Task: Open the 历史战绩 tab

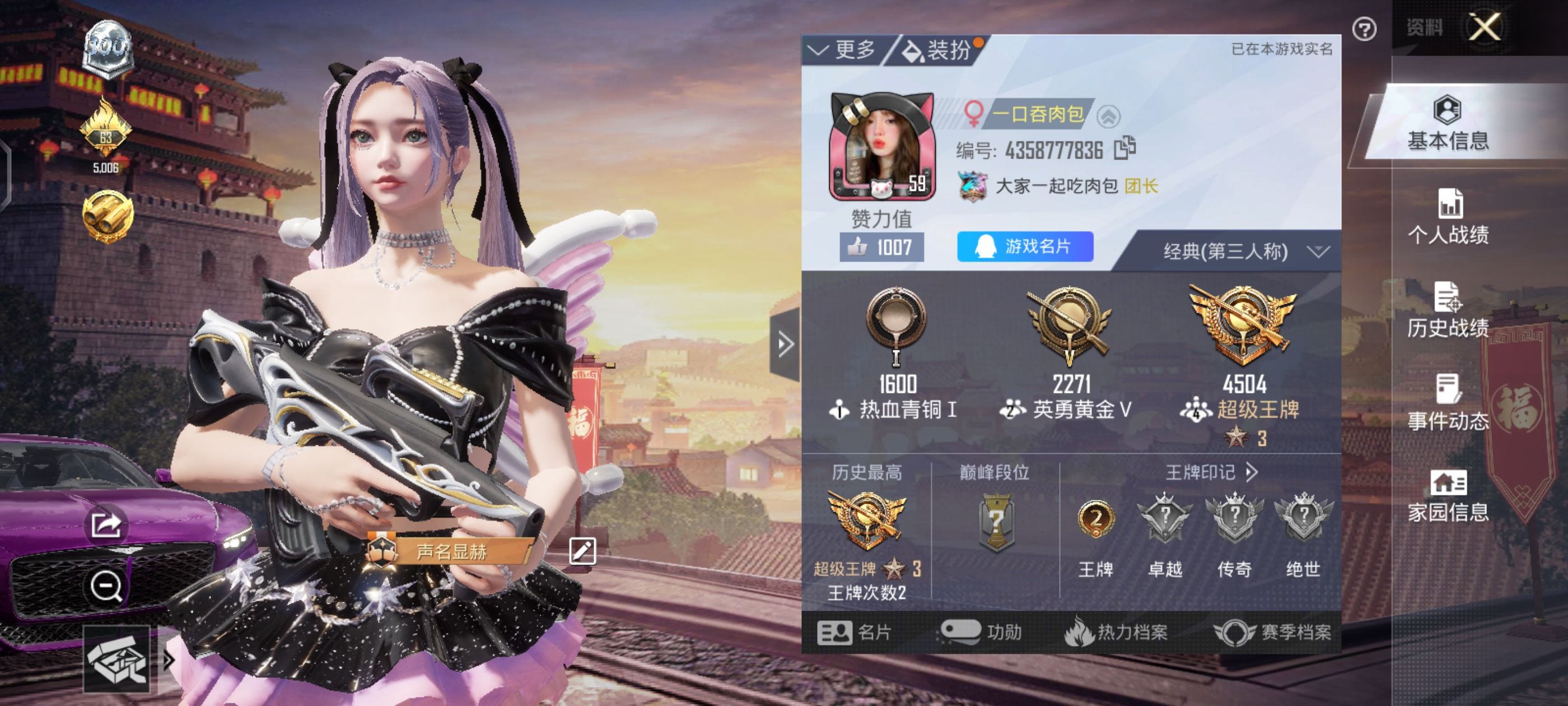Action: (1448, 310)
